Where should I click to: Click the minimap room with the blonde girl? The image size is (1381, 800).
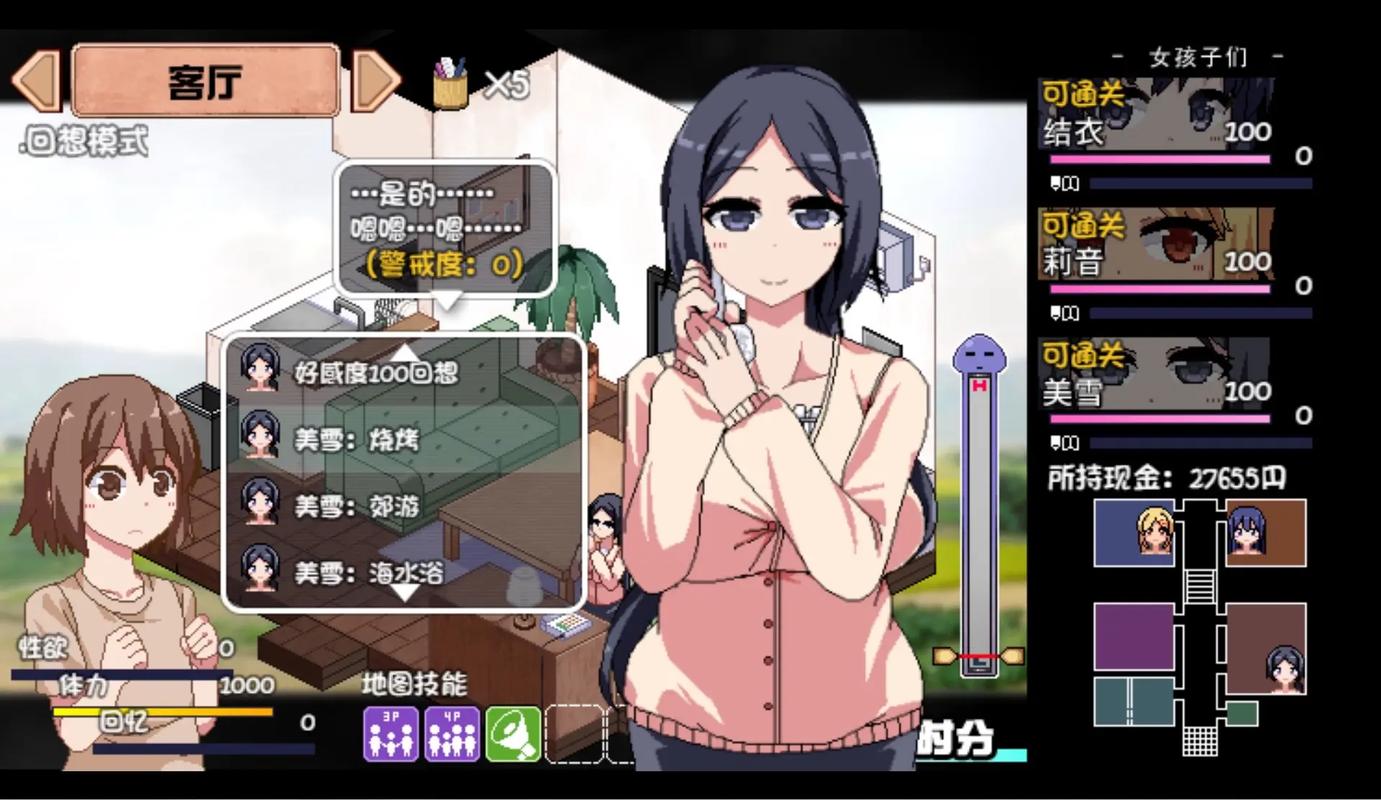(1135, 533)
